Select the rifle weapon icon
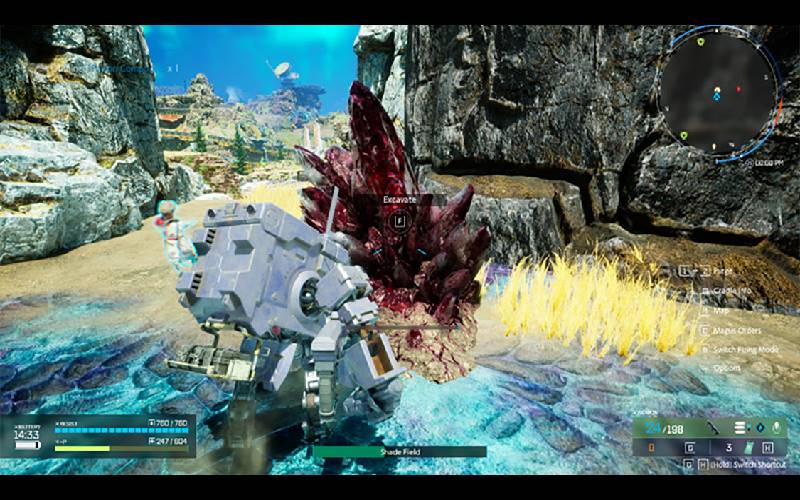Image resolution: width=800 pixels, height=500 pixels. tap(714, 428)
